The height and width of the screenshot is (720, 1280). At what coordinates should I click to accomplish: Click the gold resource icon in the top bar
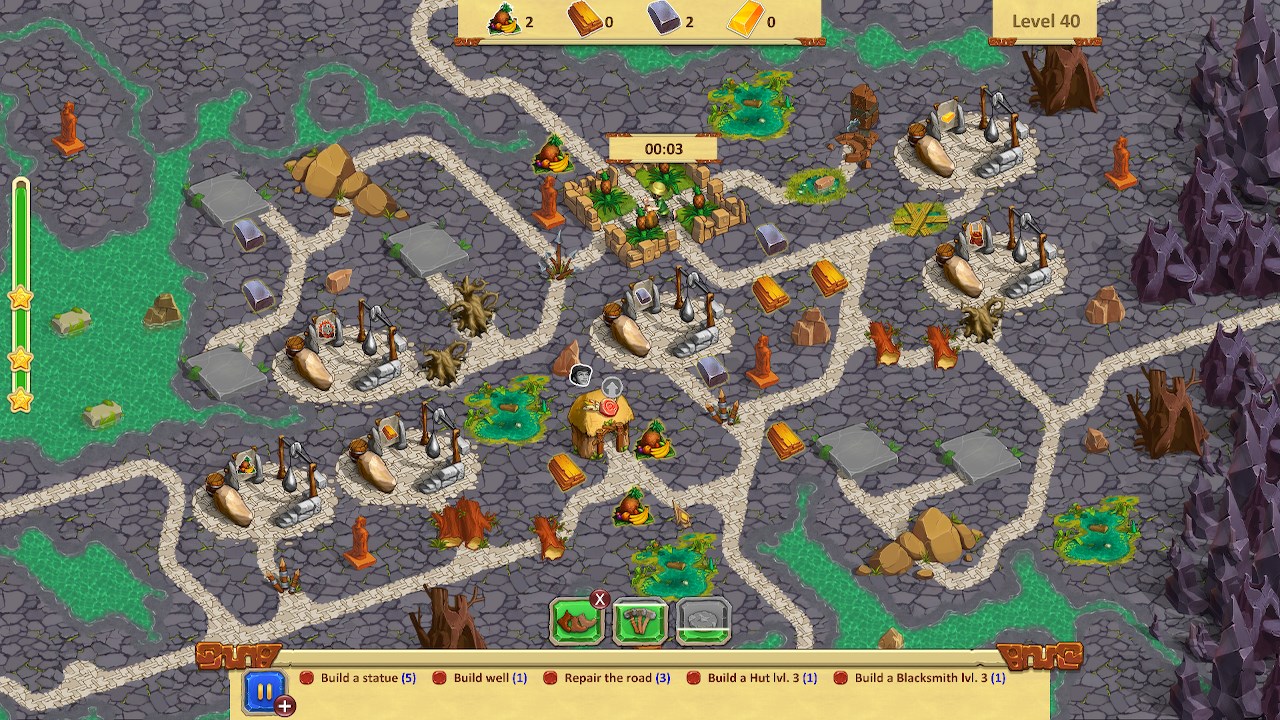click(743, 18)
